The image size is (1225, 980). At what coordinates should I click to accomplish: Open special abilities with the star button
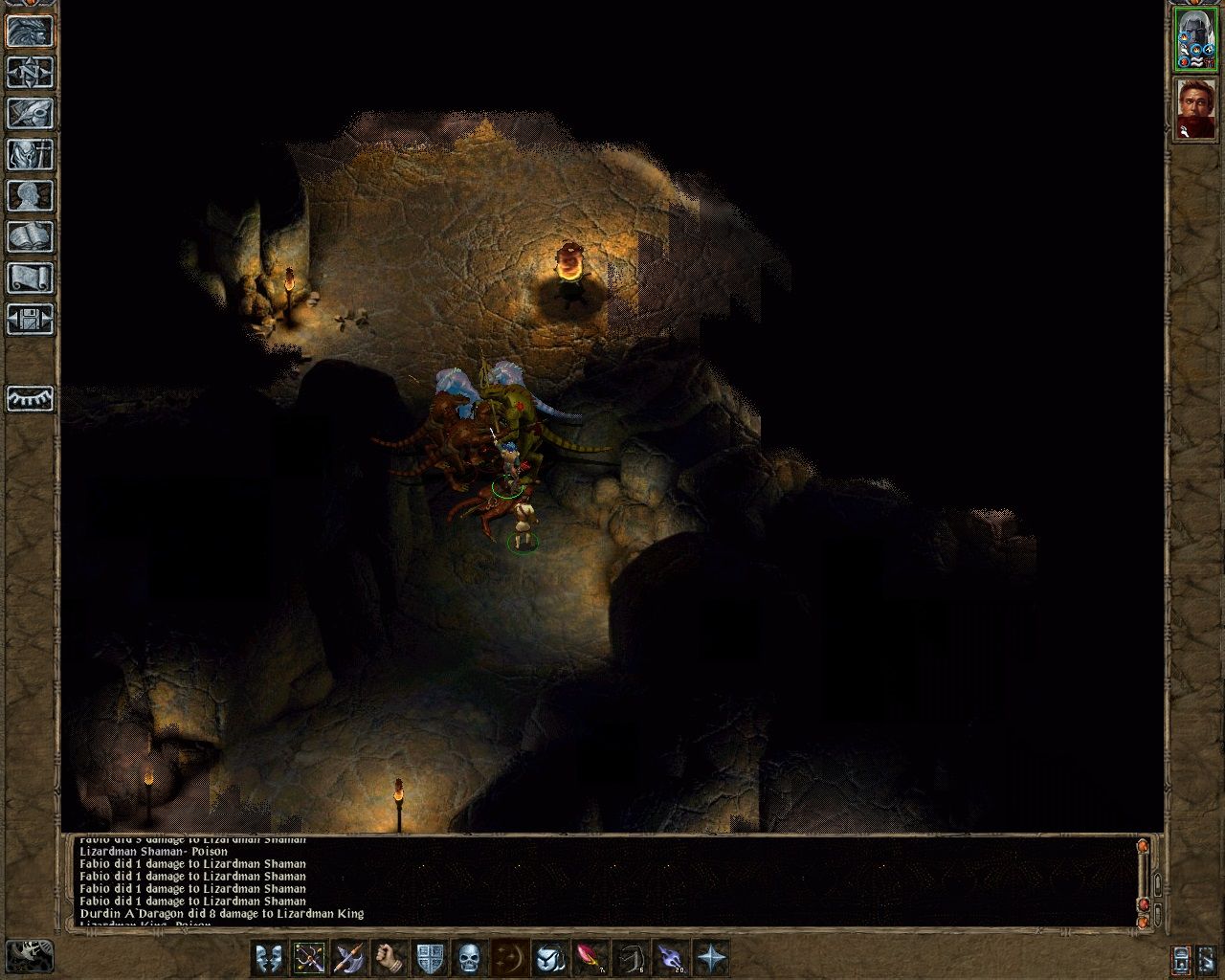click(x=710, y=958)
